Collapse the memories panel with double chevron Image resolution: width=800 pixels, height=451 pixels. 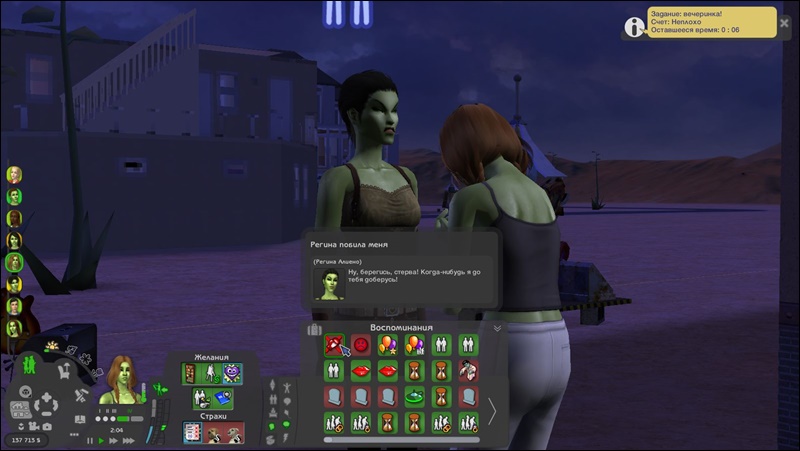(497, 327)
